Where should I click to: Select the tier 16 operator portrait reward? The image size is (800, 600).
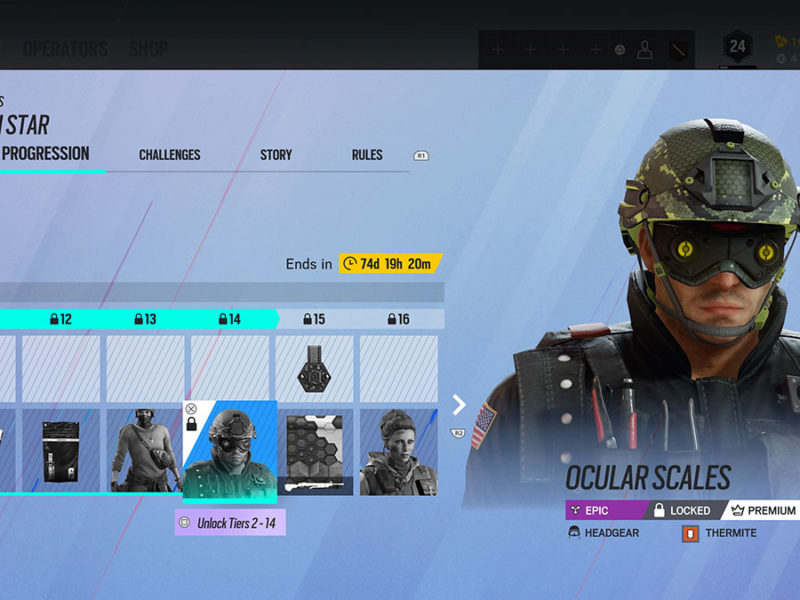[398, 451]
